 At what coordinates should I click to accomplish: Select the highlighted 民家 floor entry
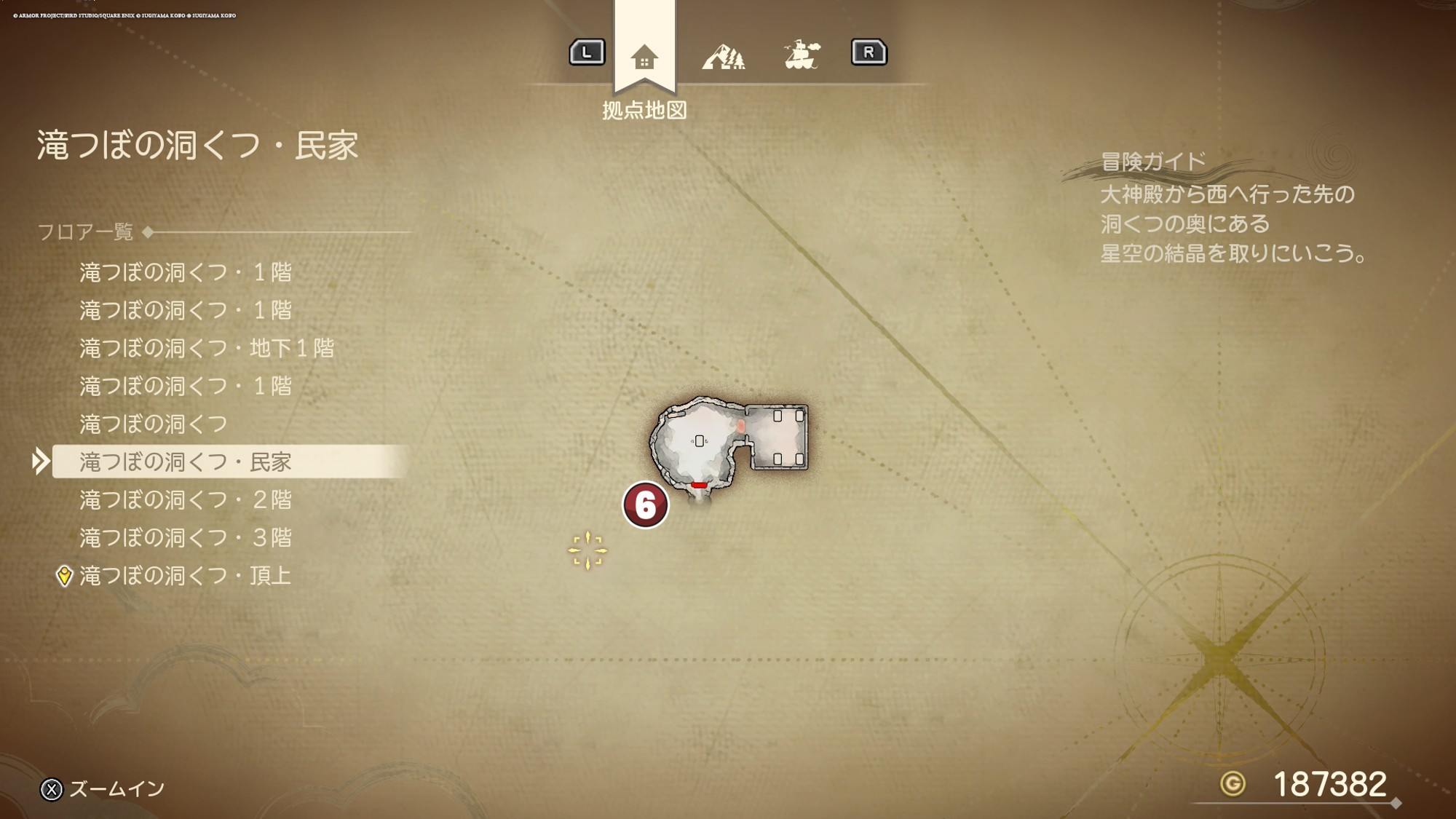(x=186, y=462)
